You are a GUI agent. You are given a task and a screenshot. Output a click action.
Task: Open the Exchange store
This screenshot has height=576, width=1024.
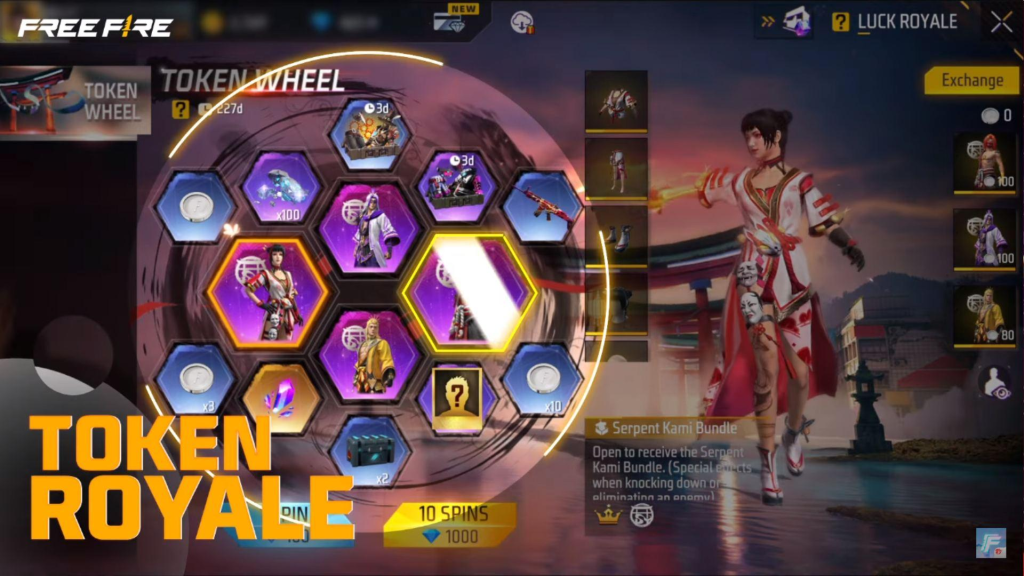(971, 80)
